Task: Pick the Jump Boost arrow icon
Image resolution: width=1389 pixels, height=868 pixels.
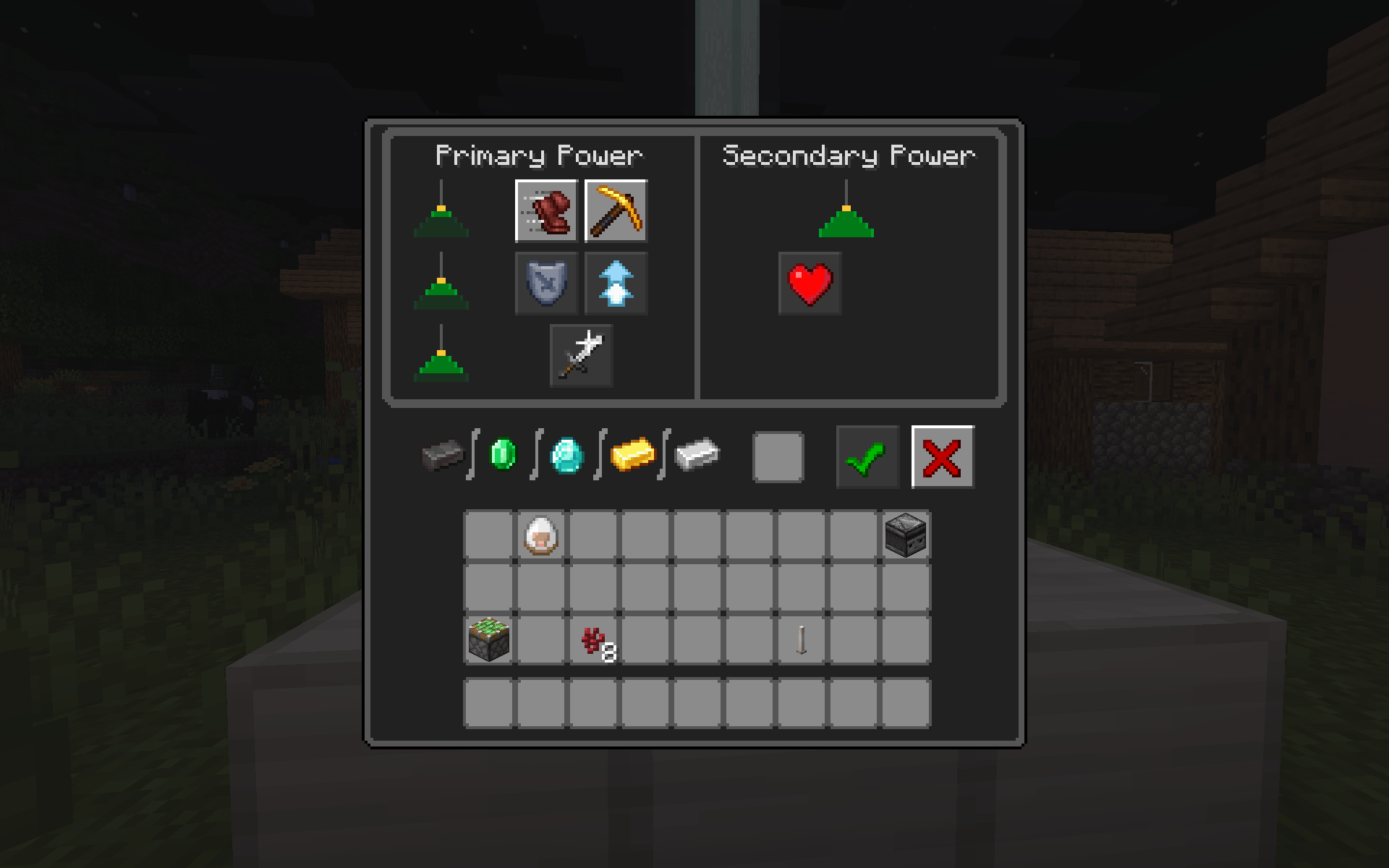Action: pos(616,283)
